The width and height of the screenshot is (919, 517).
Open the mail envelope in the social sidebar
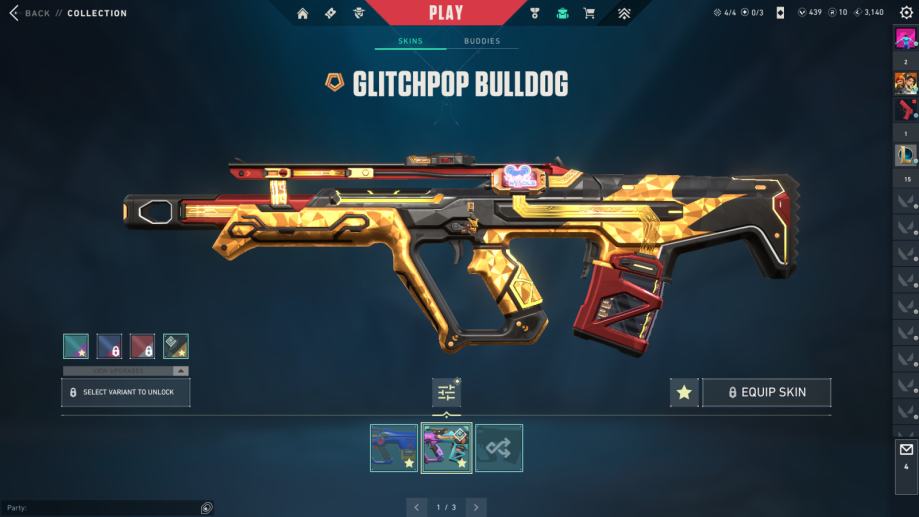[x=906, y=450]
